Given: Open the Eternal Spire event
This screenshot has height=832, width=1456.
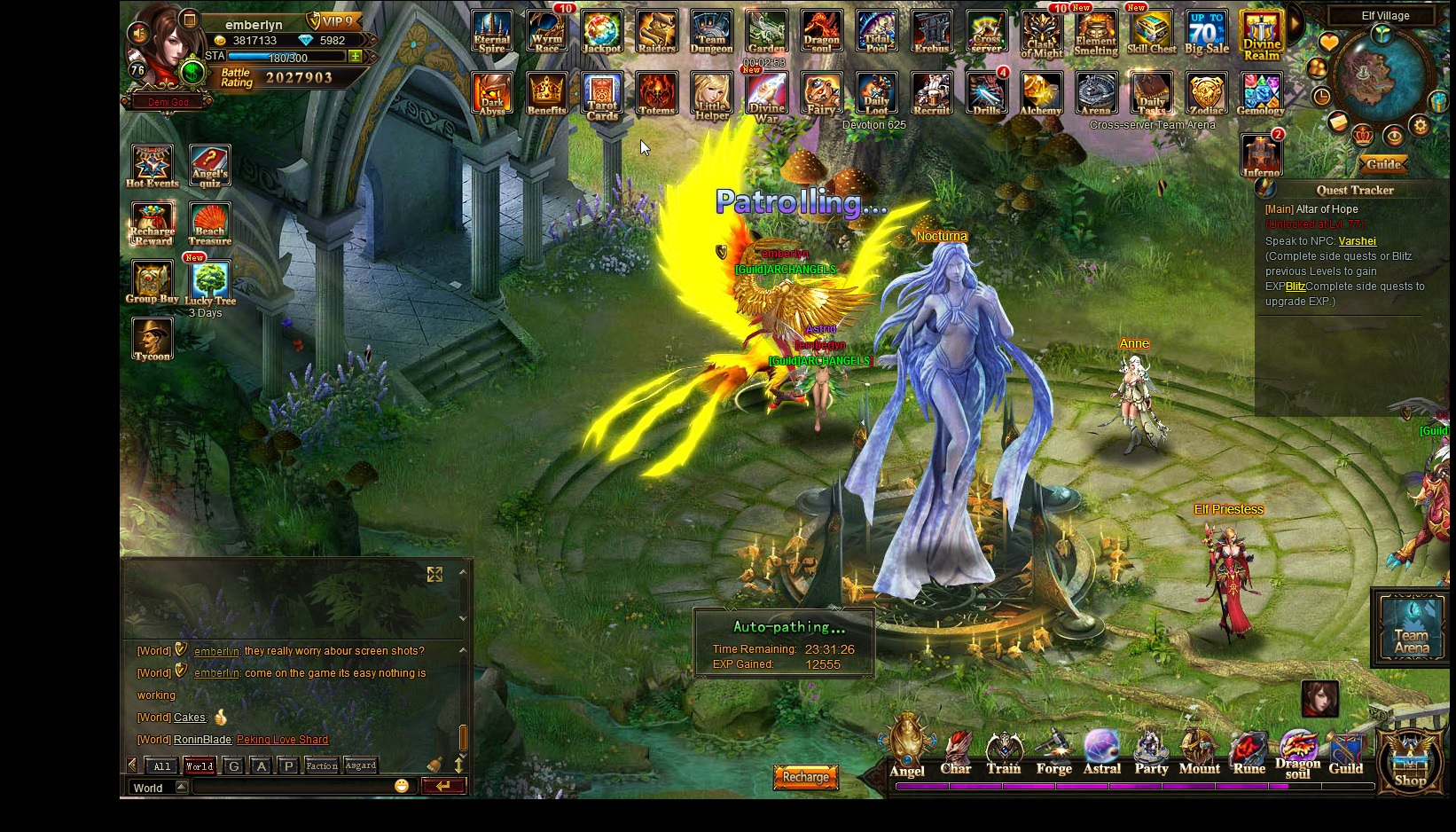Looking at the screenshot, I should tap(491, 32).
